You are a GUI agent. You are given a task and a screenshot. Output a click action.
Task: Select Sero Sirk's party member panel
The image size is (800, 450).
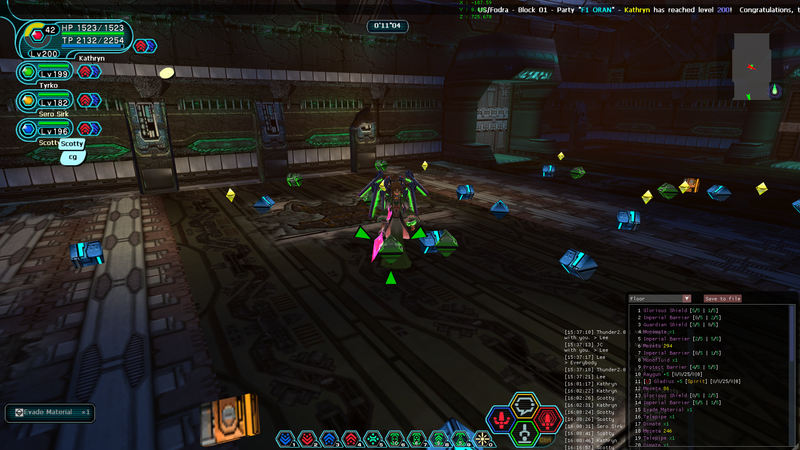tap(45, 101)
